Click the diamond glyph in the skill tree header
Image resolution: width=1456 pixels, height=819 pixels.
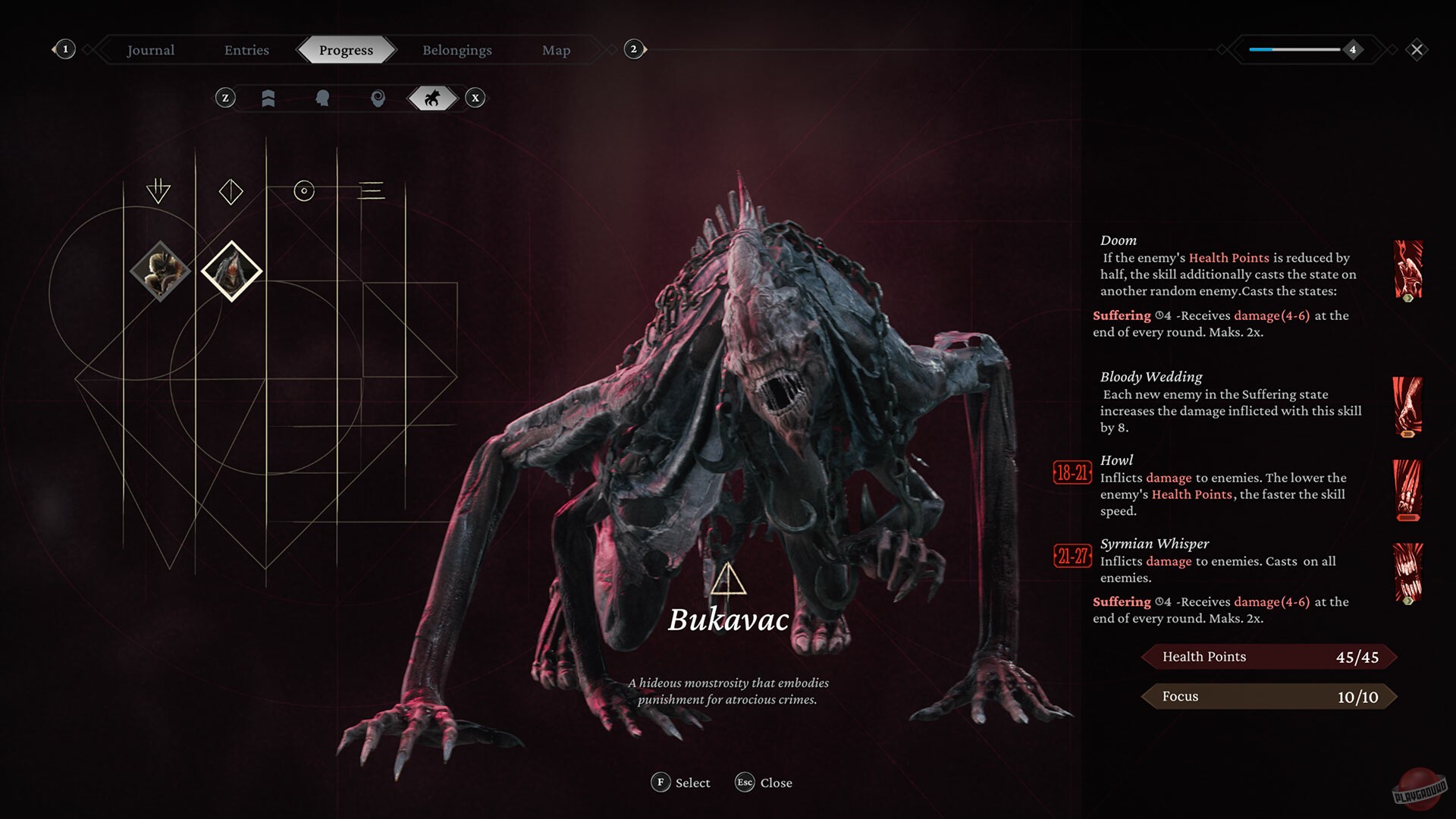click(231, 191)
